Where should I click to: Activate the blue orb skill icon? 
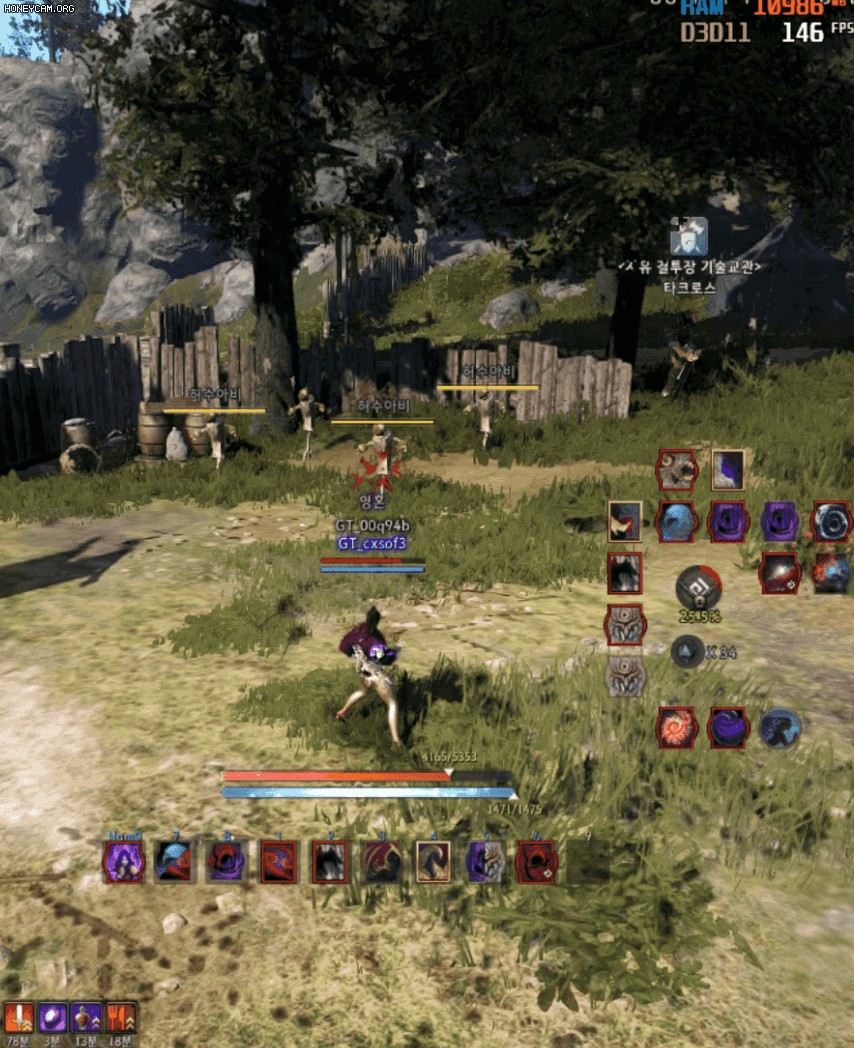(676, 521)
